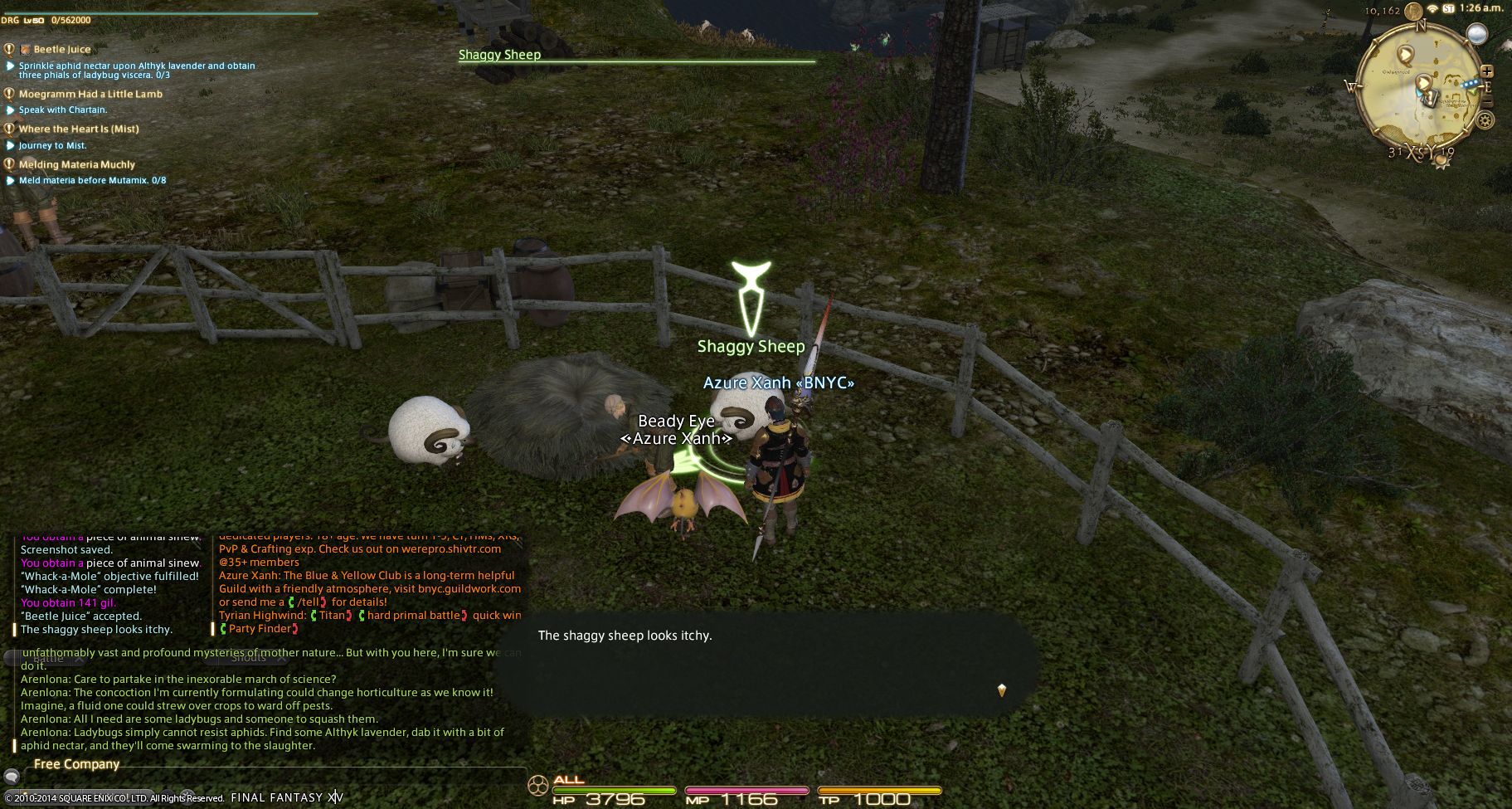Zoom out the minimap with minus button
This screenshot has width=1512, height=809.
coord(1486,102)
